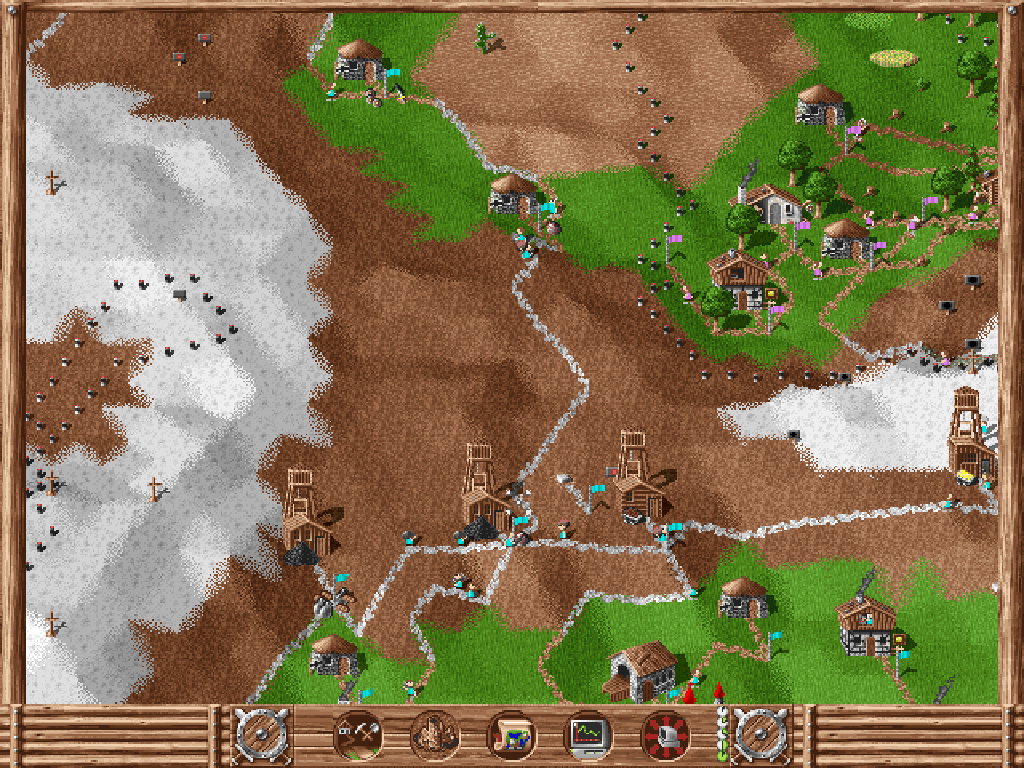Open the computer settings options icon

coord(666,737)
